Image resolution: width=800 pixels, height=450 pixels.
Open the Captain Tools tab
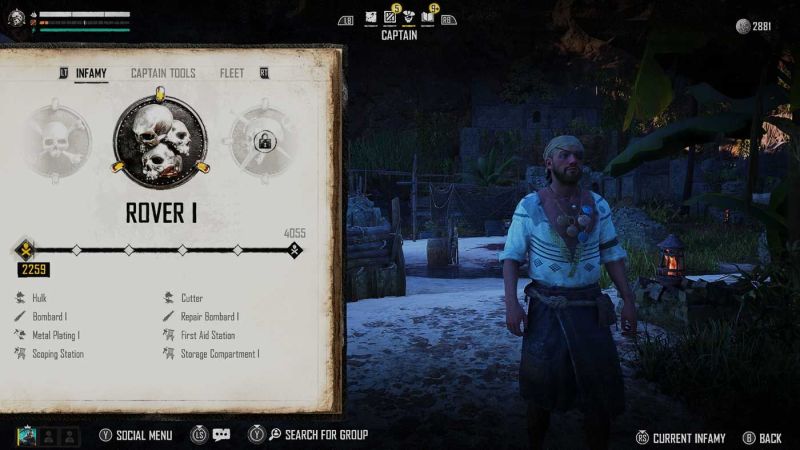[163, 74]
